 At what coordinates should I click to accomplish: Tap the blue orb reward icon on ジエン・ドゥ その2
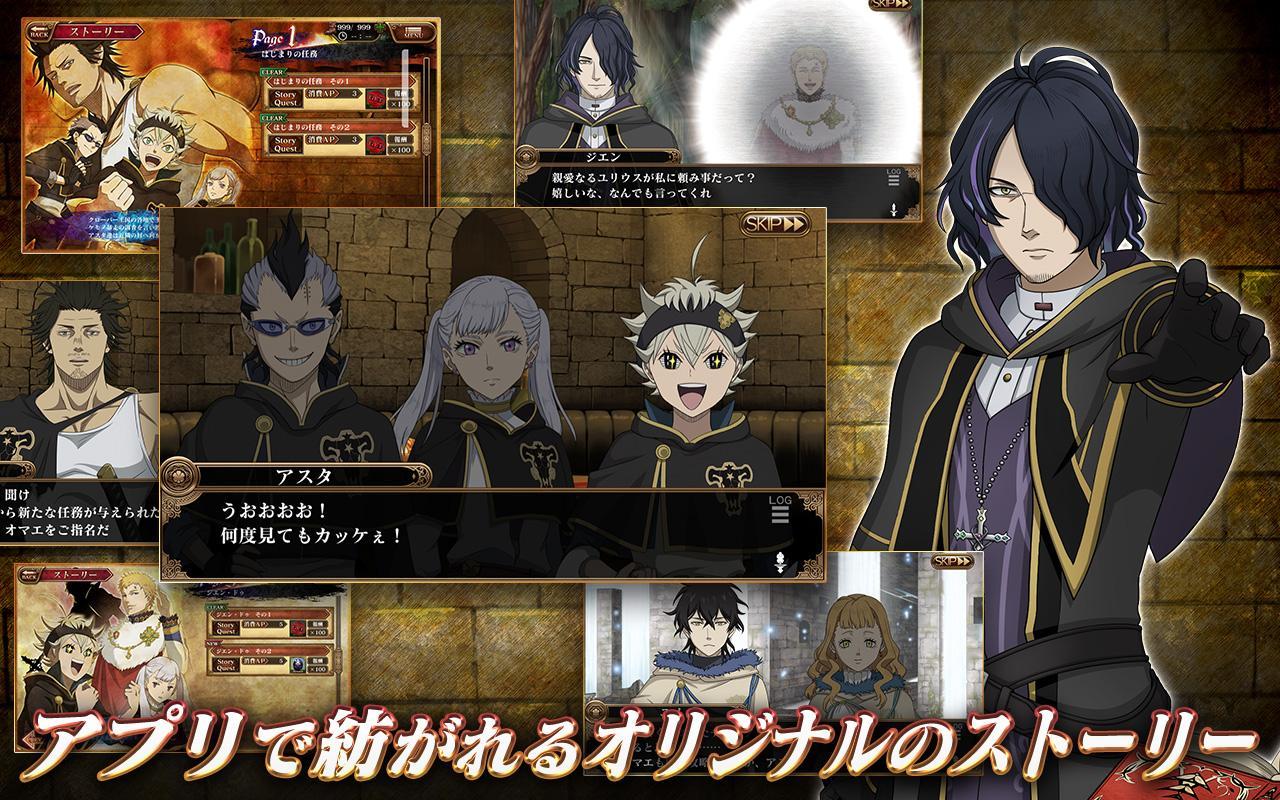coord(297,666)
